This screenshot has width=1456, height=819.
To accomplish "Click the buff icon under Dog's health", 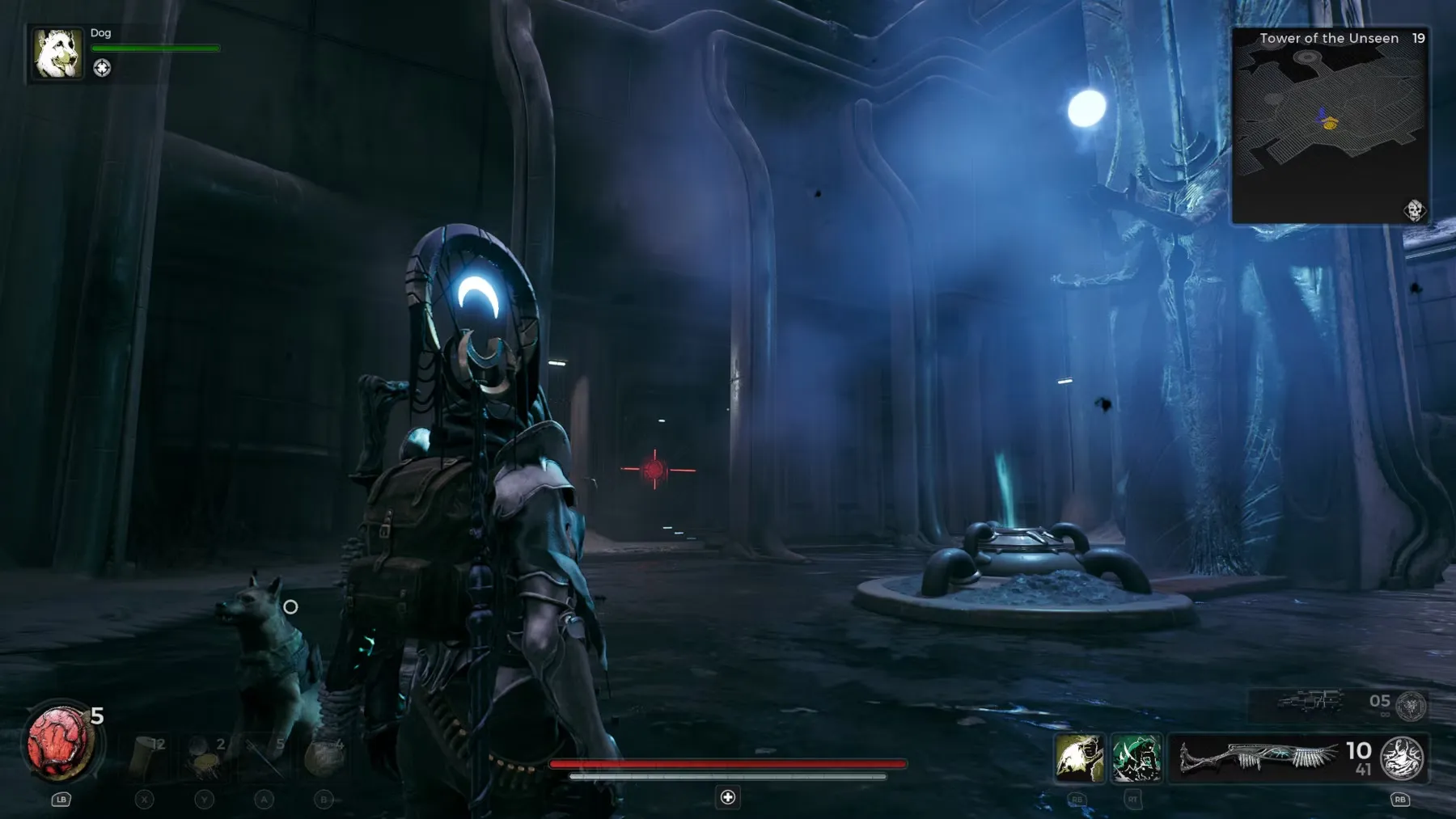I will 102,68.
